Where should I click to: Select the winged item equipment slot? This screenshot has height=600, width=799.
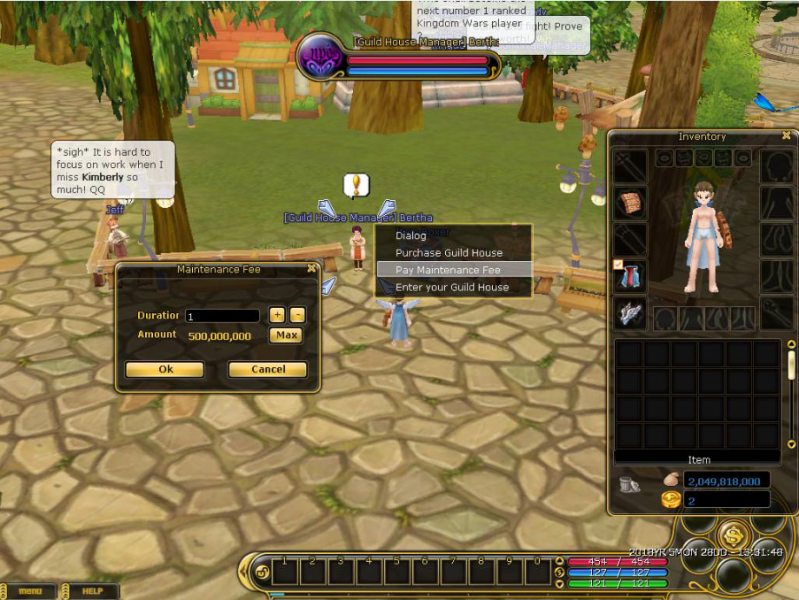[629, 313]
